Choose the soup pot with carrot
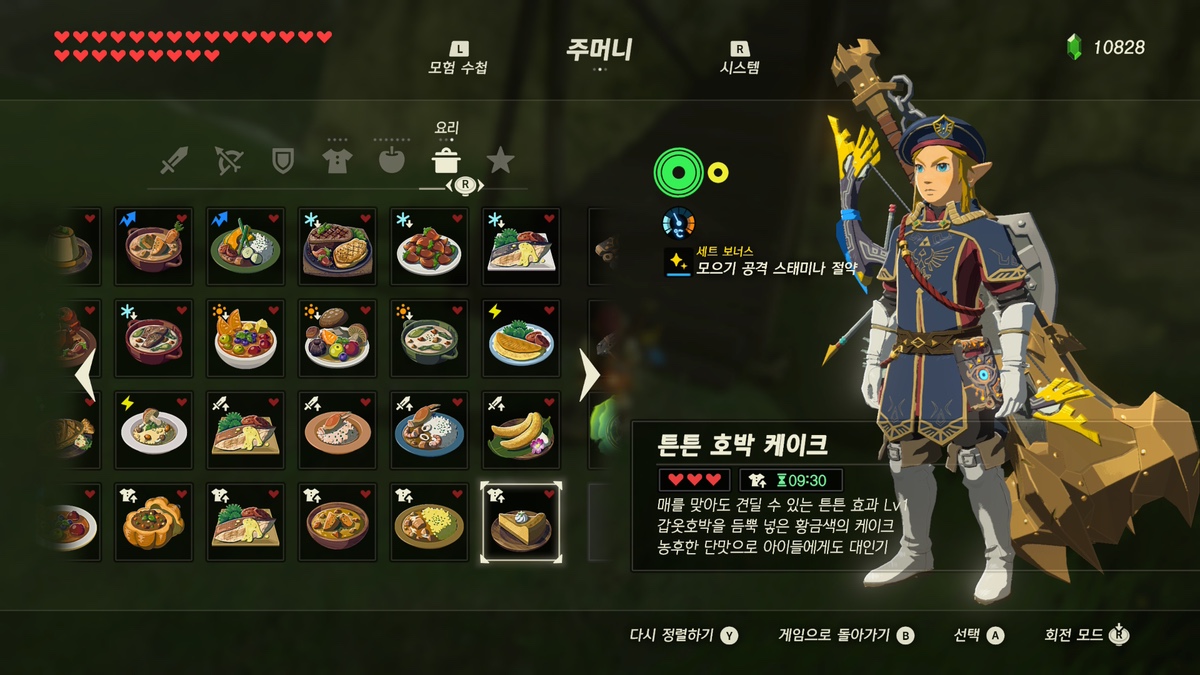Screen dimensions: 1200x675 click(x=153, y=246)
